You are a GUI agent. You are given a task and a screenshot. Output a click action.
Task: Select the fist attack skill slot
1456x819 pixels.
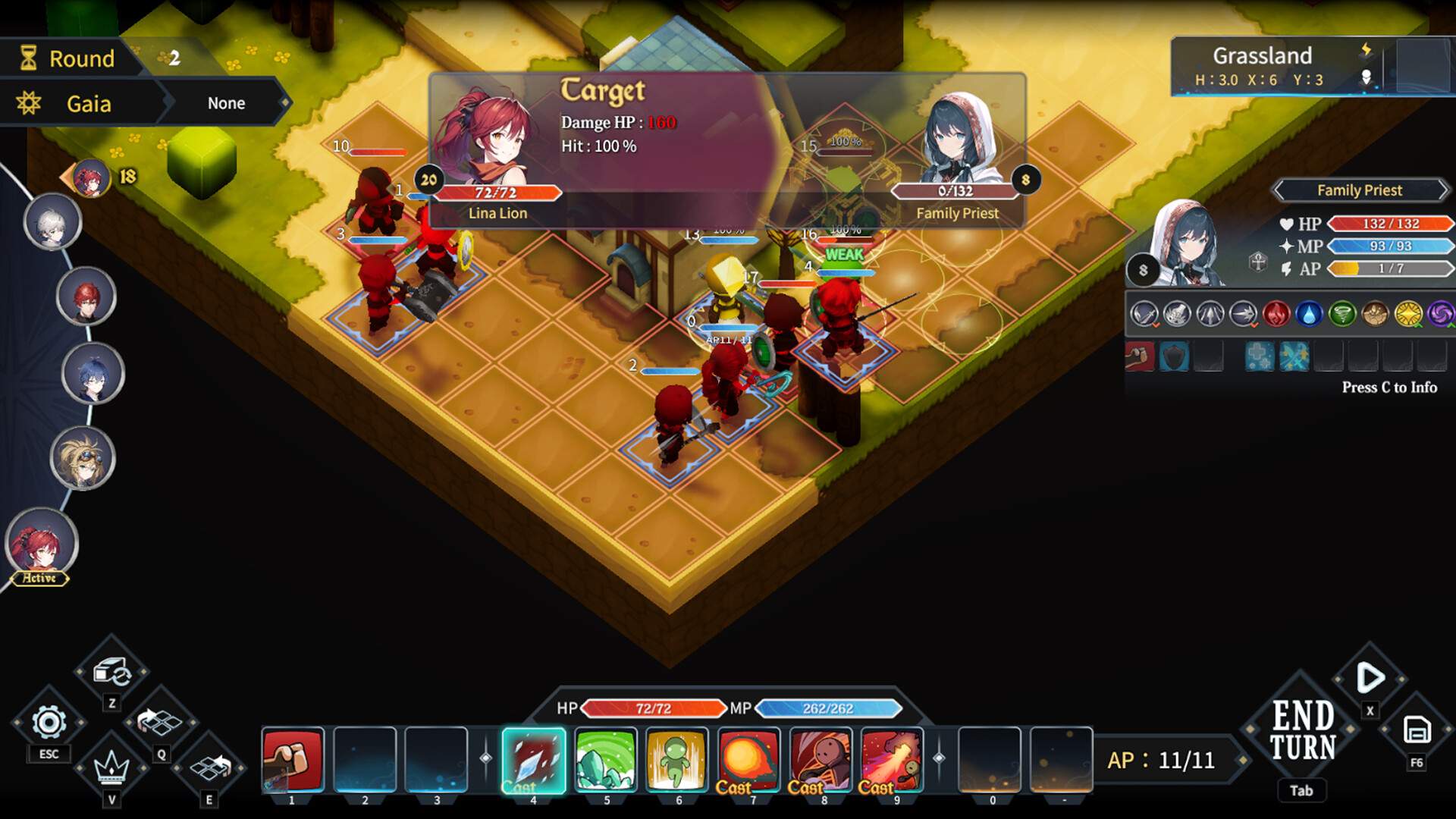293,760
